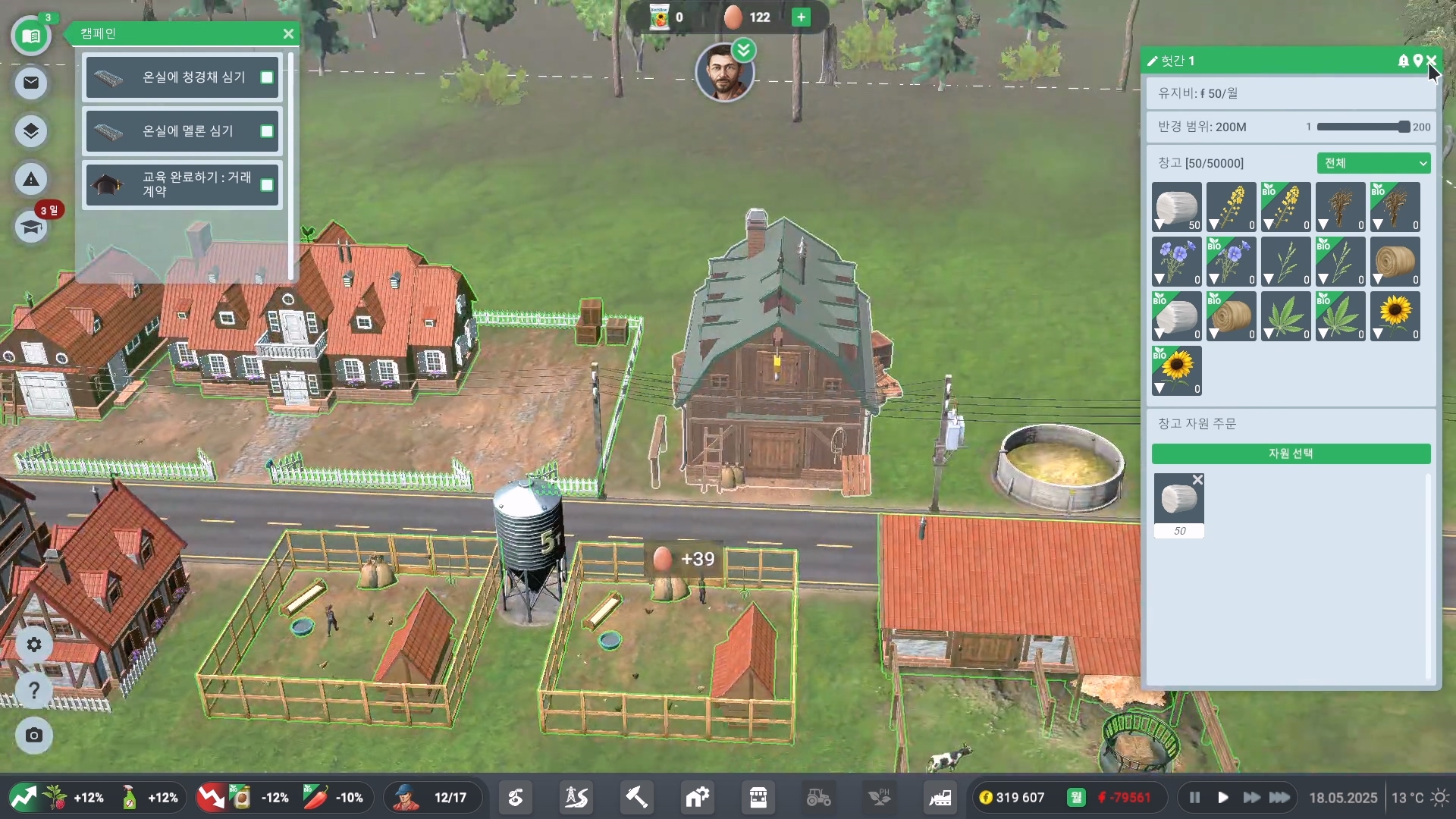Image resolution: width=1456 pixels, height=819 pixels.
Task: Set game speed to fastest
Action: (1279, 798)
